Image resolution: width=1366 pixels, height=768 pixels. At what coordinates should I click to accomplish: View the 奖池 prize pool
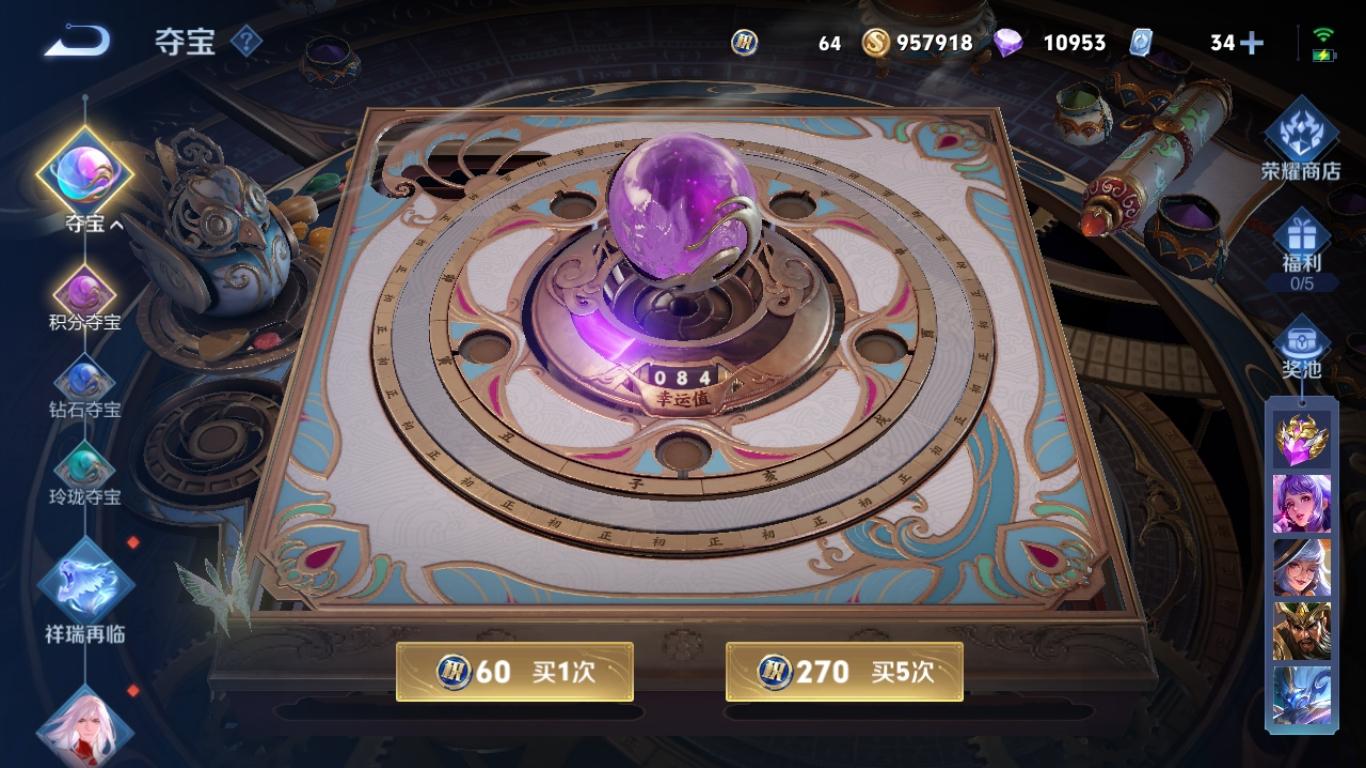point(1301,347)
